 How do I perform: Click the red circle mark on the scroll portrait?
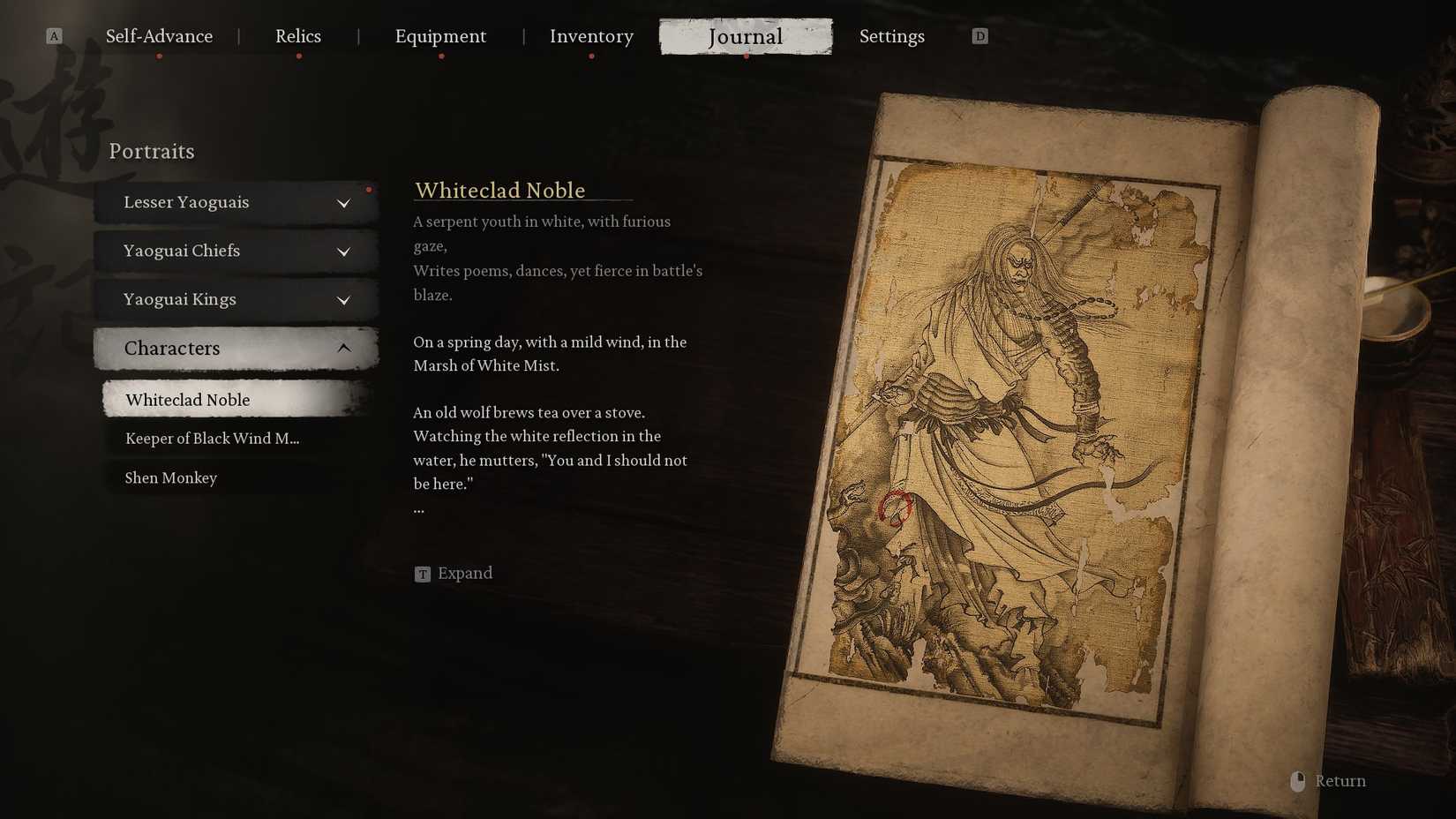point(896,505)
